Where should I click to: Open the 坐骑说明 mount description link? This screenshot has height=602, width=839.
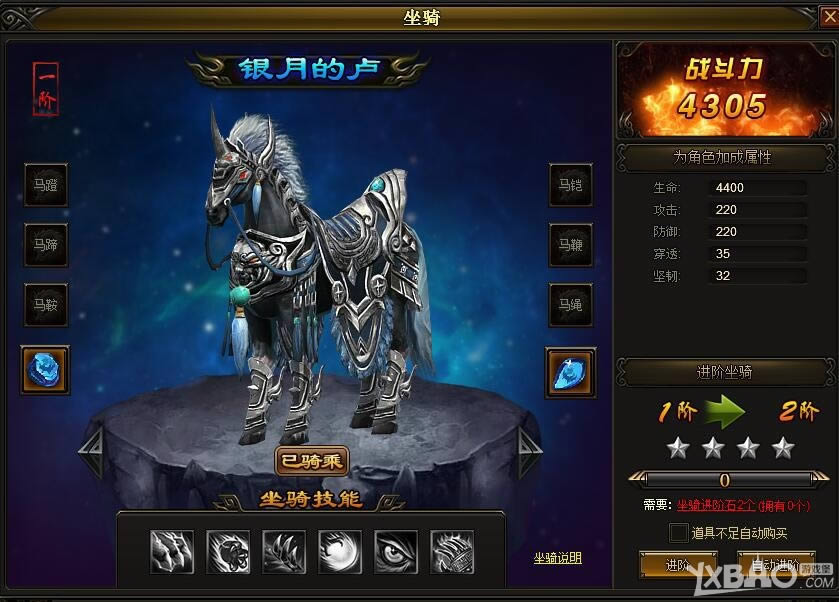[x=557, y=558]
